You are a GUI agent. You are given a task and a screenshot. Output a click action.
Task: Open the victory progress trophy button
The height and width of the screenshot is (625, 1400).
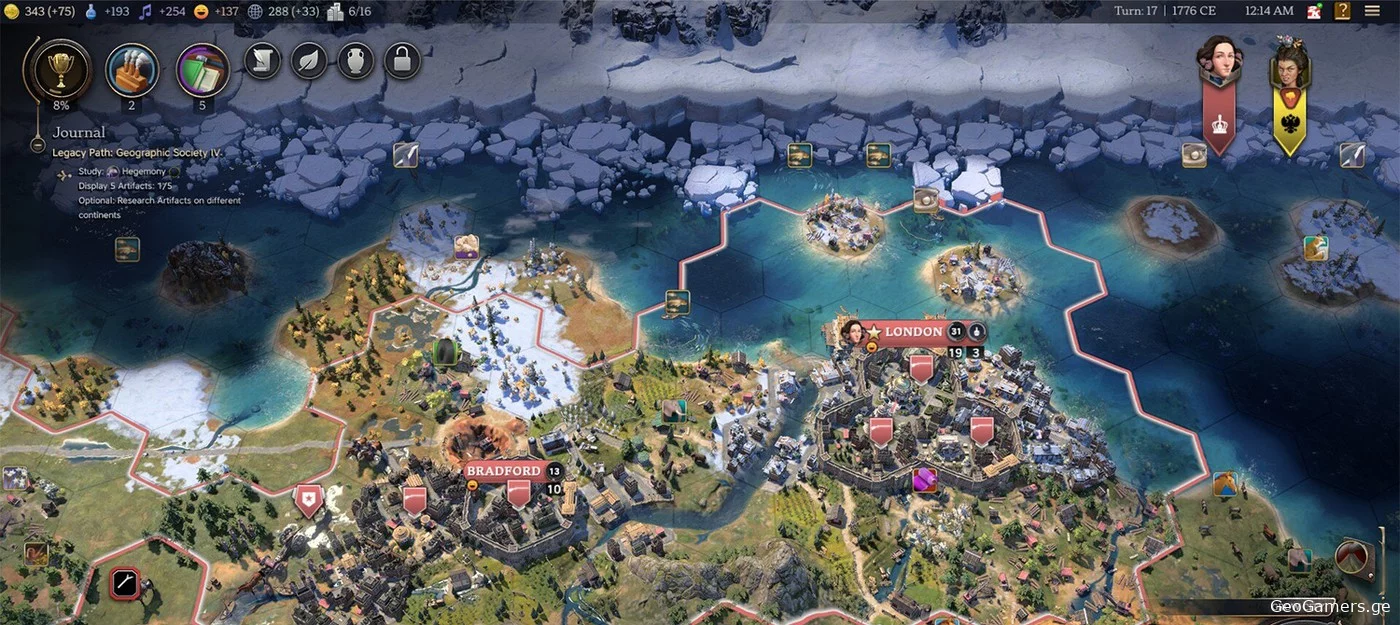click(x=62, y=67)
